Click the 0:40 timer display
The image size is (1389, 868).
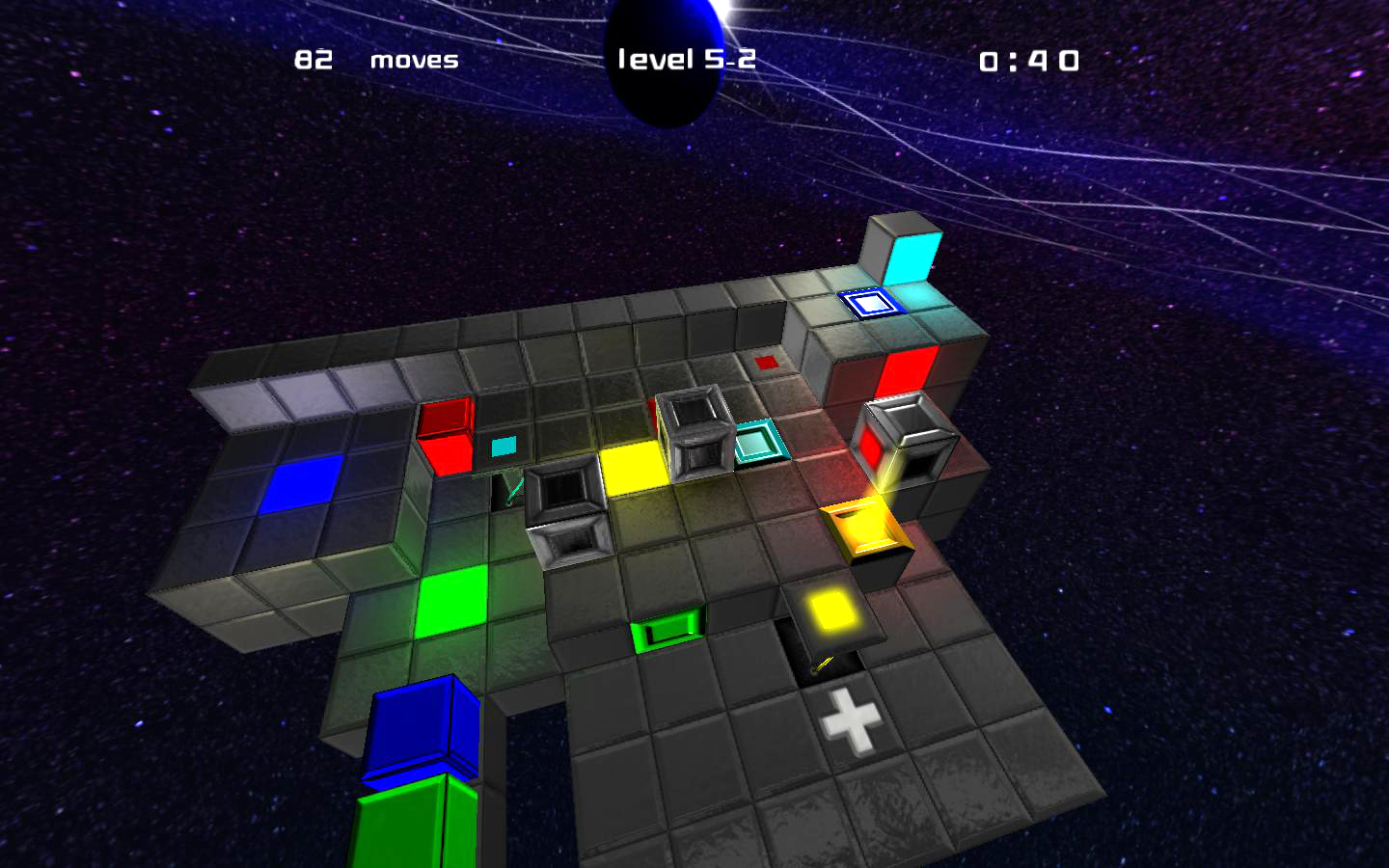1028,61
